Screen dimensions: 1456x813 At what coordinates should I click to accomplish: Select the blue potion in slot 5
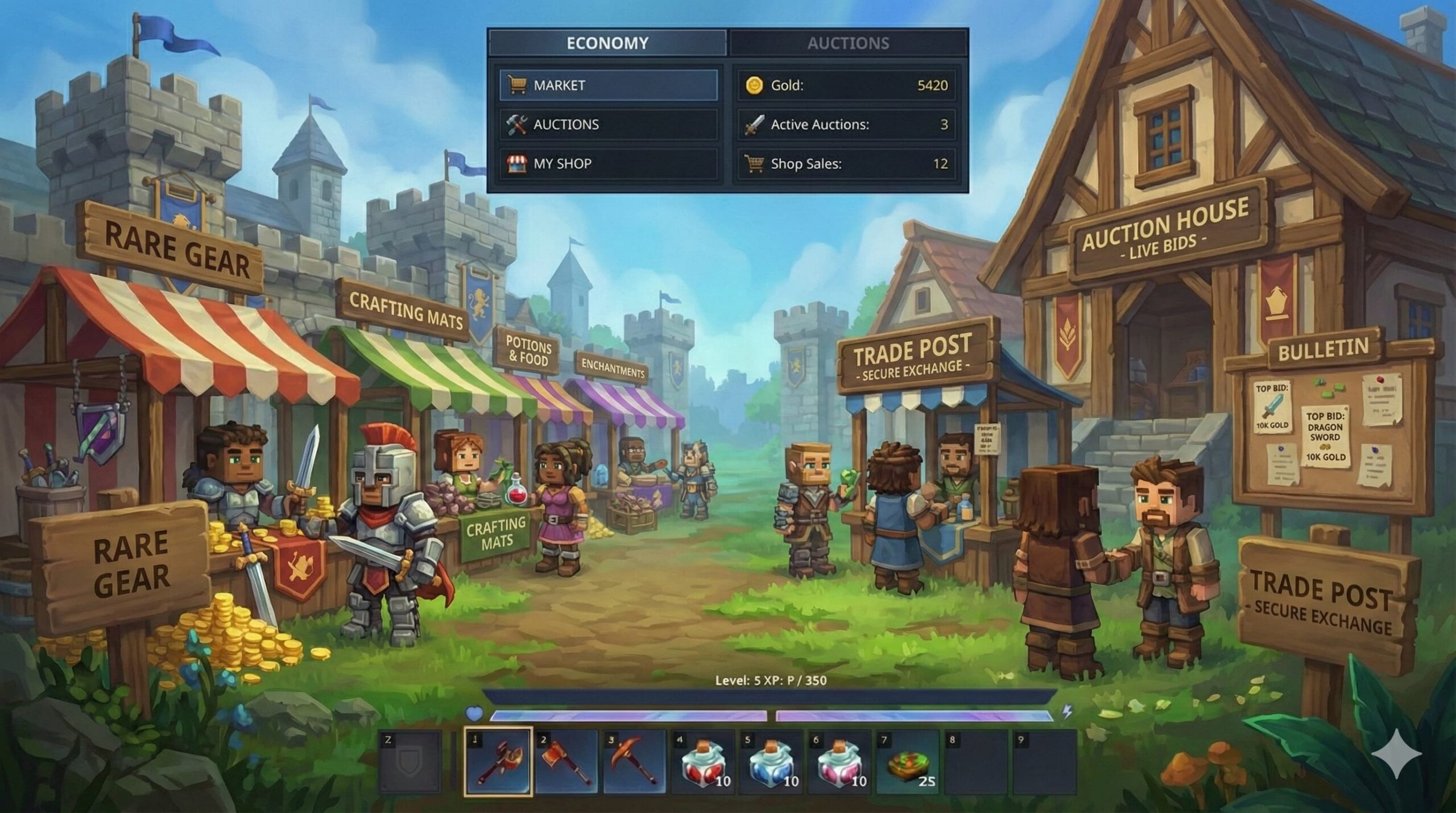click(x=771, y=761)
